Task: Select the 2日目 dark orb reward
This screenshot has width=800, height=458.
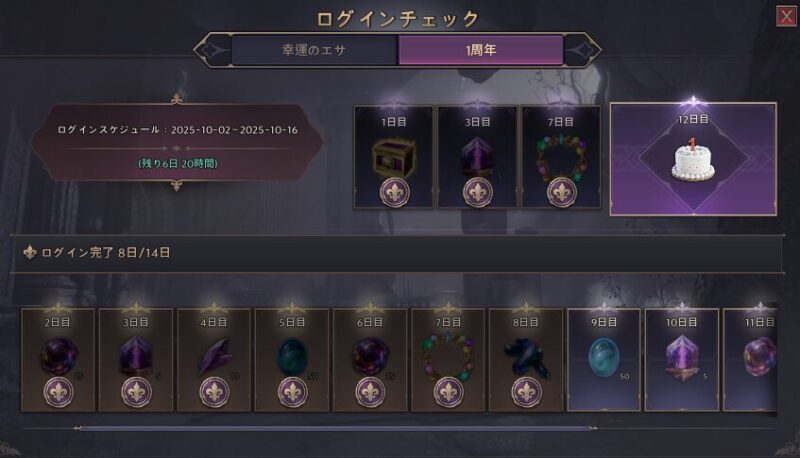Action: point(58,360)
